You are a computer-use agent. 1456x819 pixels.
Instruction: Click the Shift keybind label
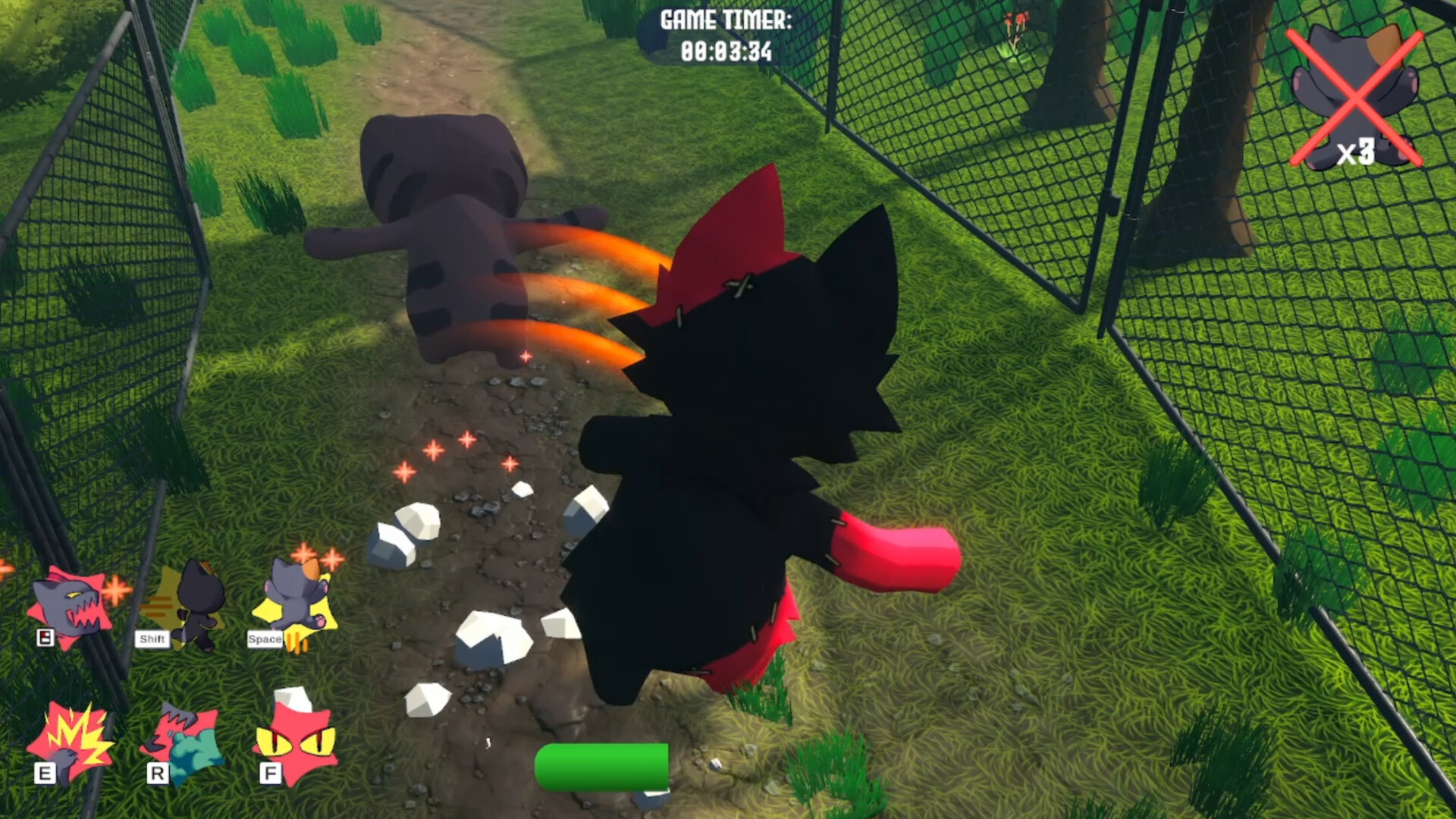tap(154, 639)
